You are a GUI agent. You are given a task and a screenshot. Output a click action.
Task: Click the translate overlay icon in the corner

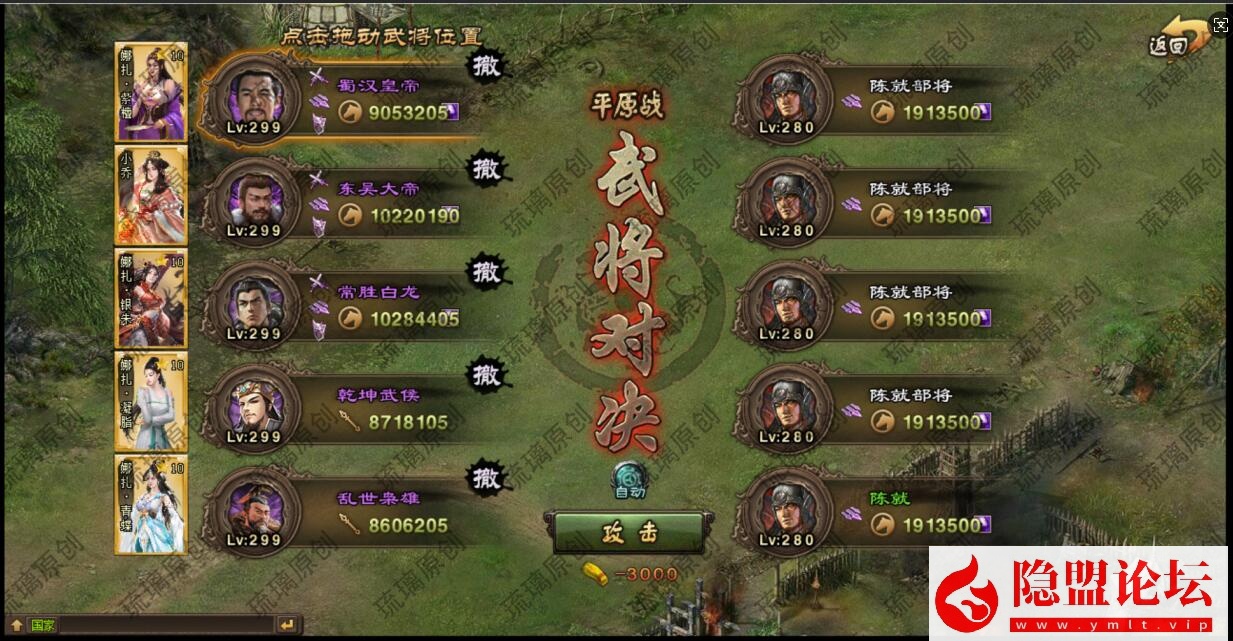click(1219, 26)
